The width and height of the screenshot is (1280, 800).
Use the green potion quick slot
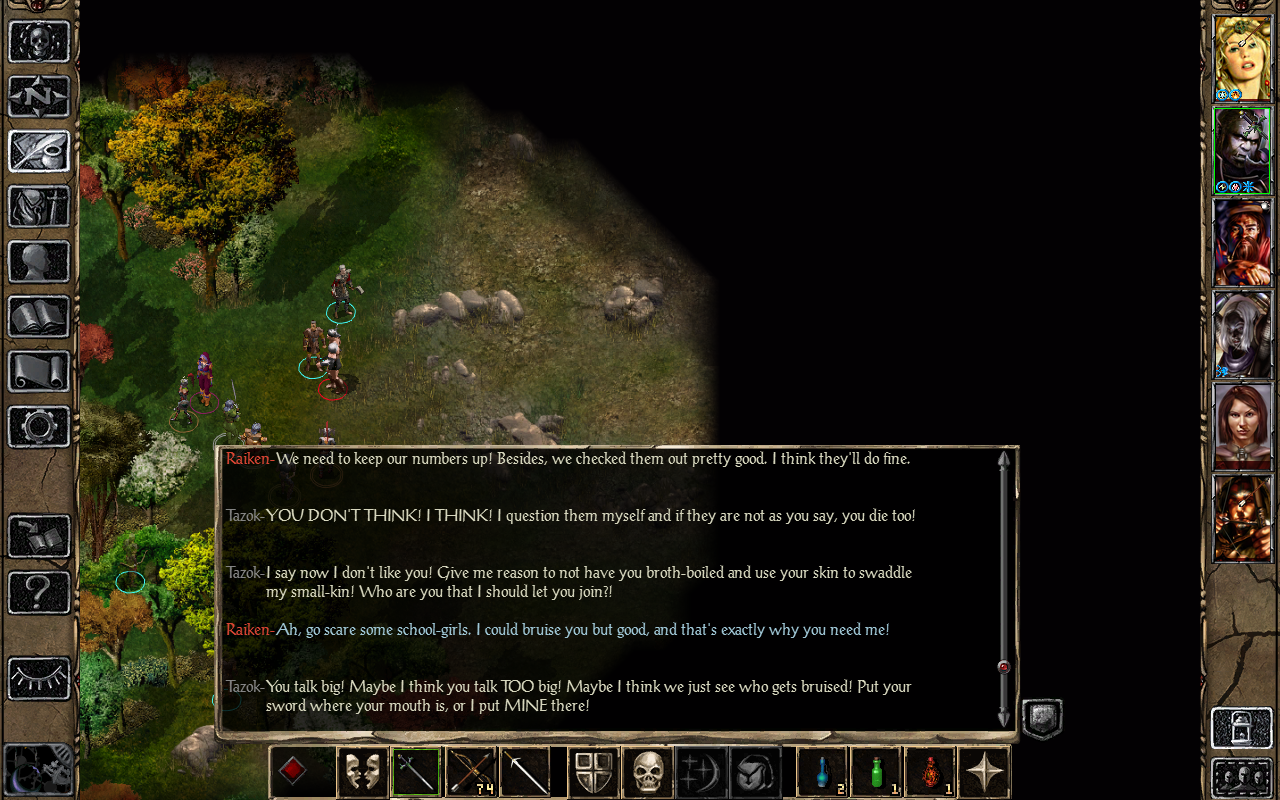coord(876,772)
